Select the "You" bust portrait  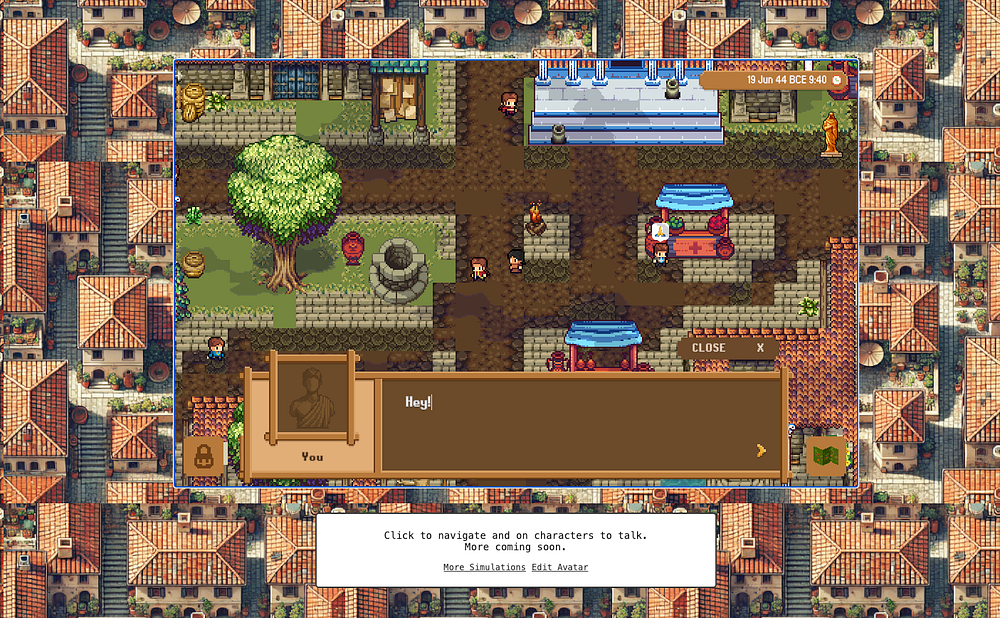312,402
